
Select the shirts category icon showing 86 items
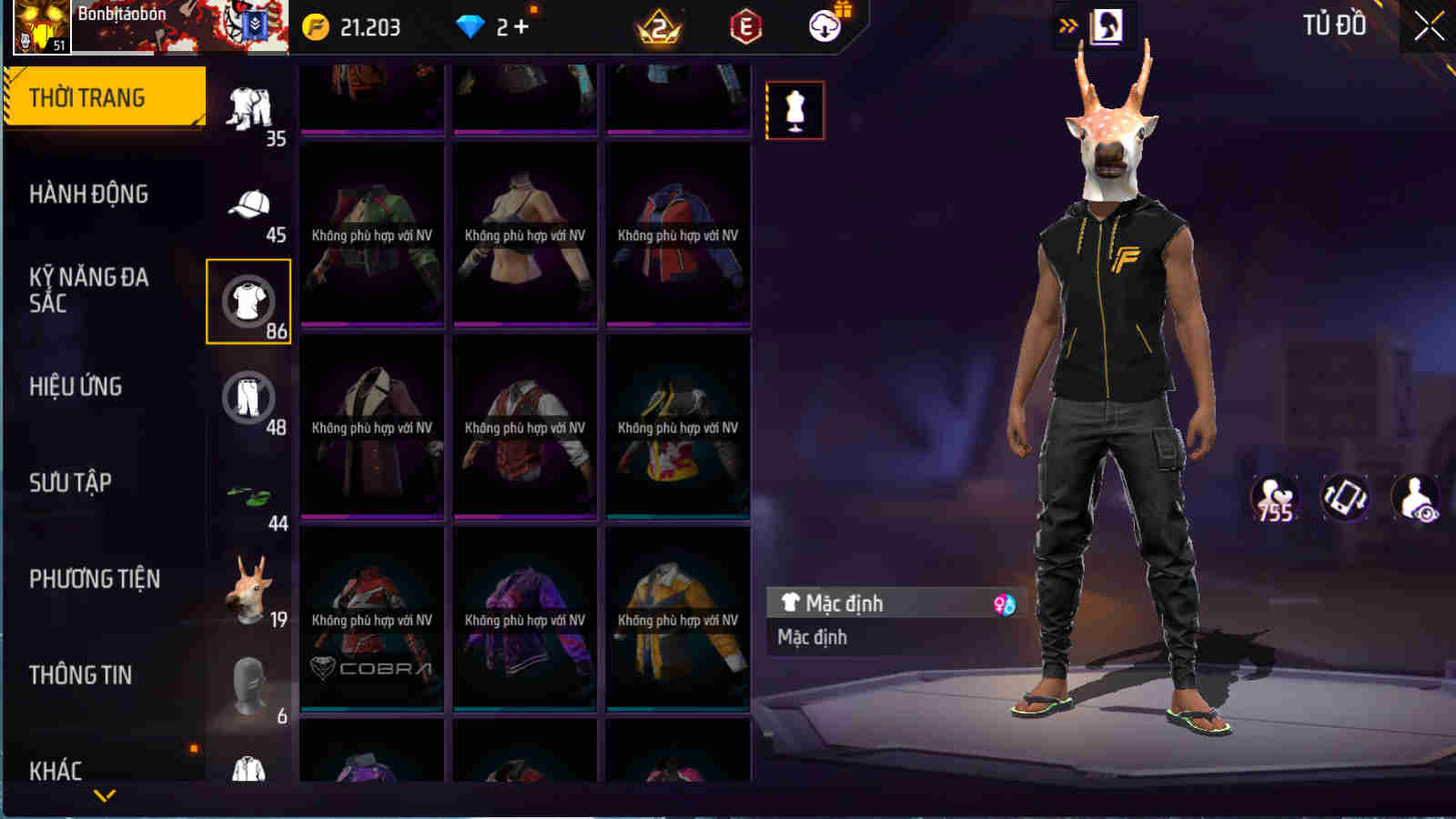[x=248, y=298]
